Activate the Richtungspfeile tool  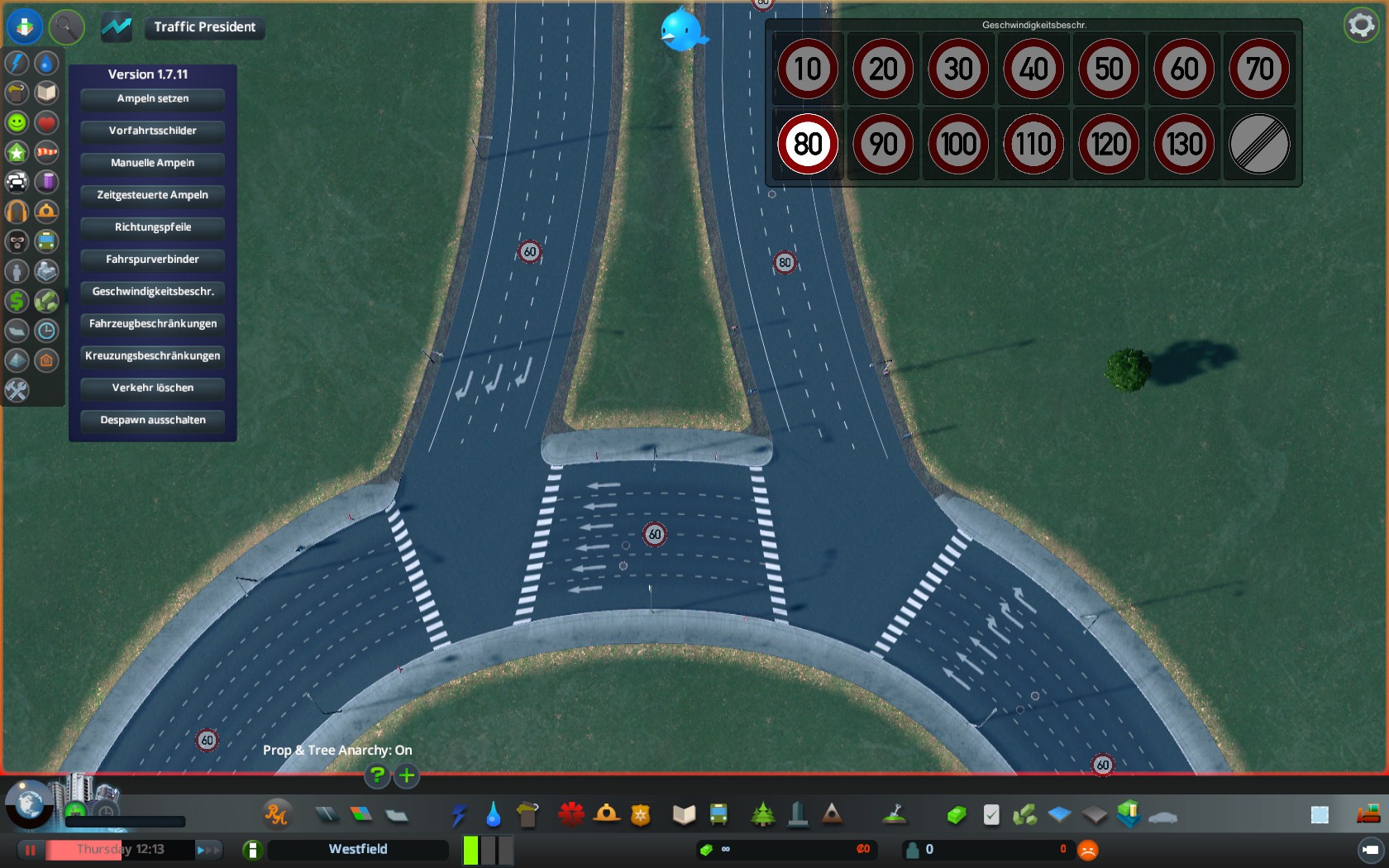point(153,228)
